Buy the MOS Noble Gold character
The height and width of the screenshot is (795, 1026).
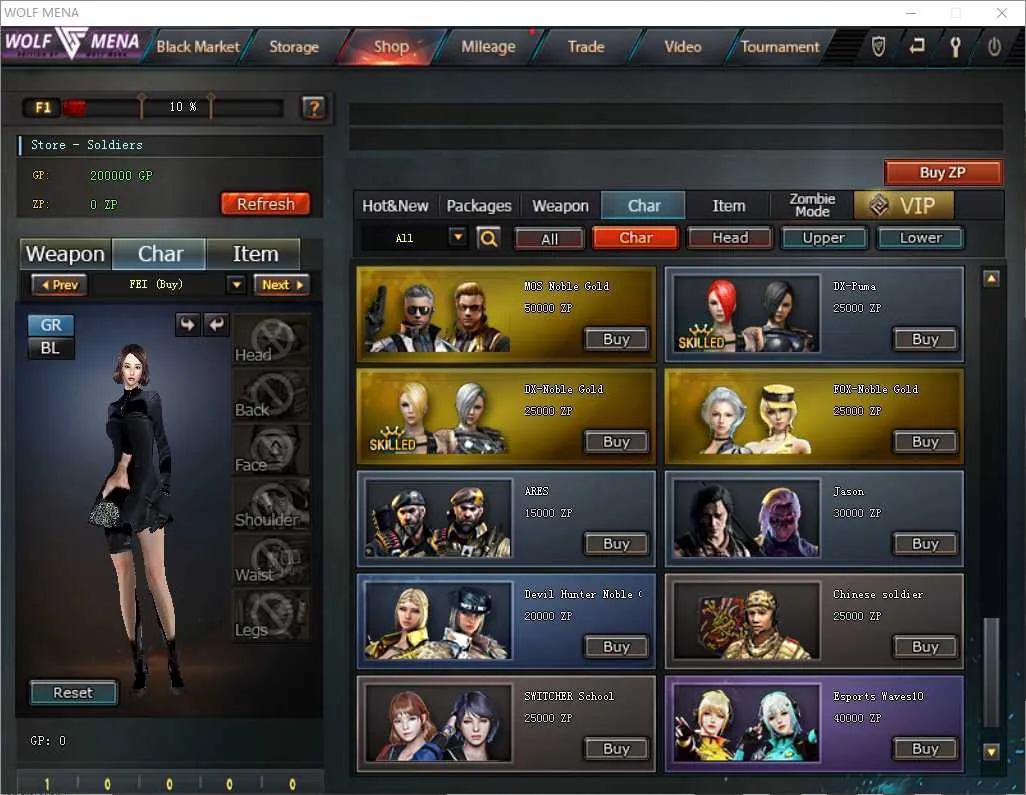pyautogui.click(x=617, y=339)
